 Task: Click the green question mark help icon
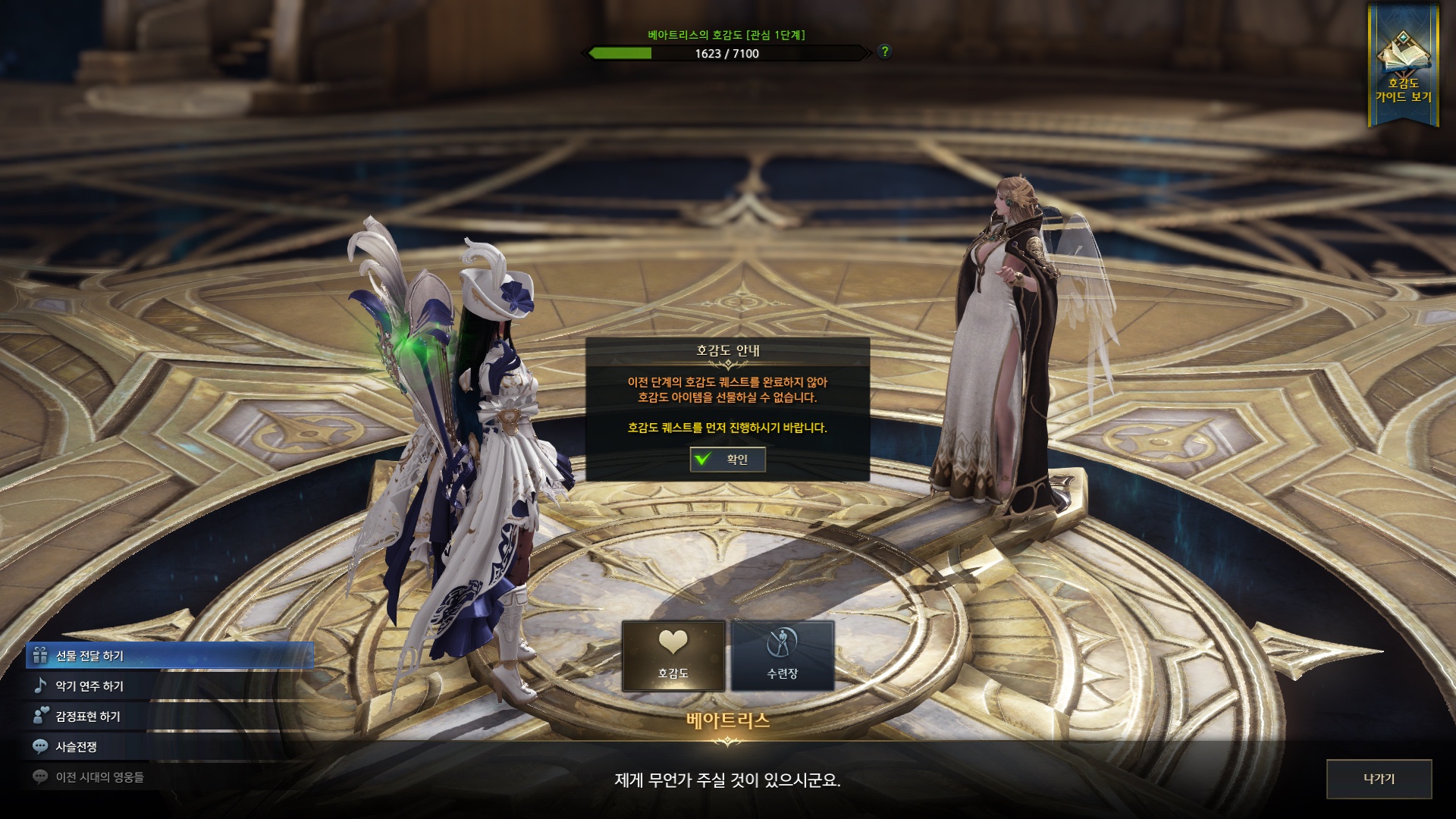click(x=884, y=52)
